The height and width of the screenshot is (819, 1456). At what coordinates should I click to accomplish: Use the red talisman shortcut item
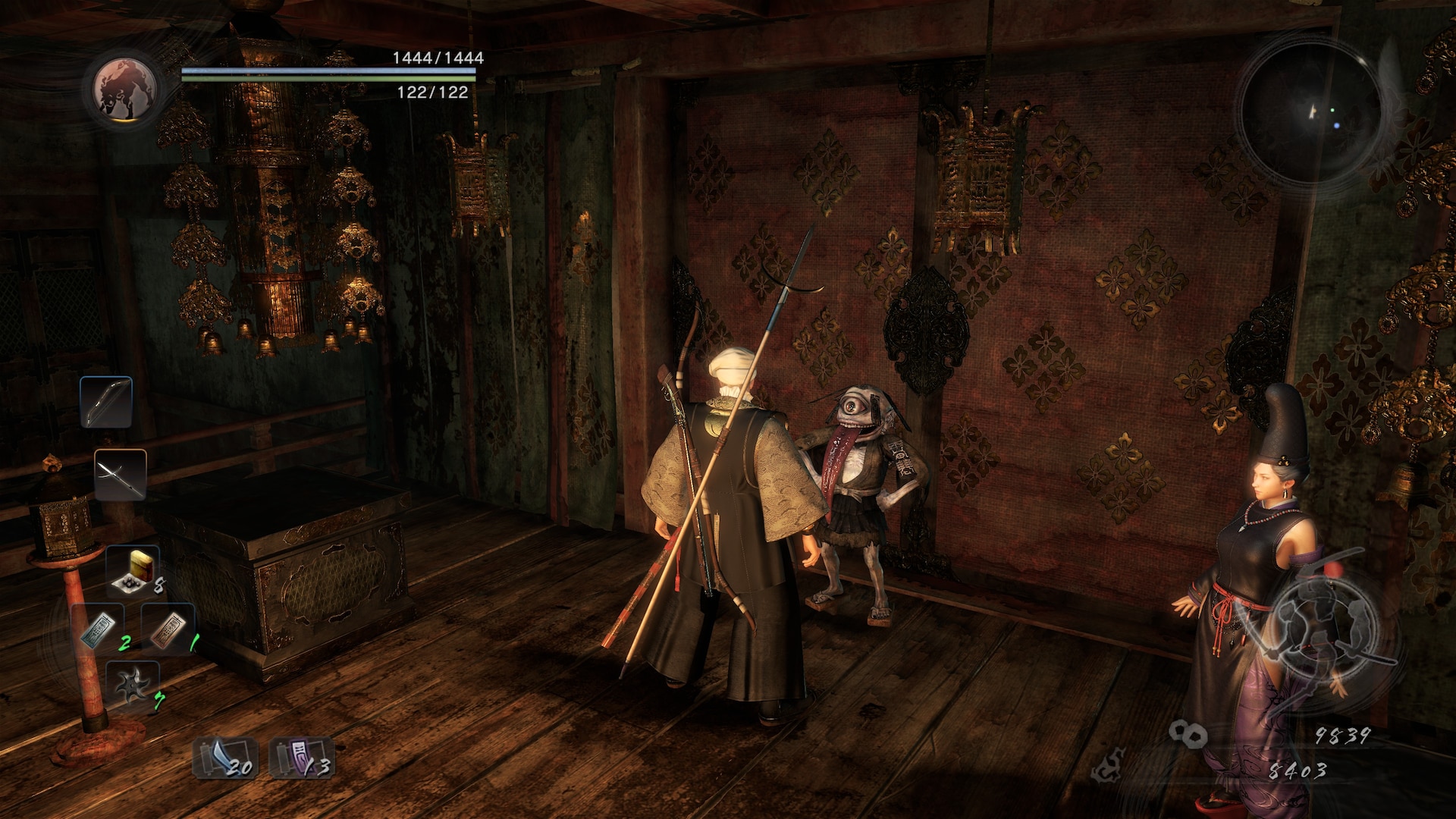168,629
